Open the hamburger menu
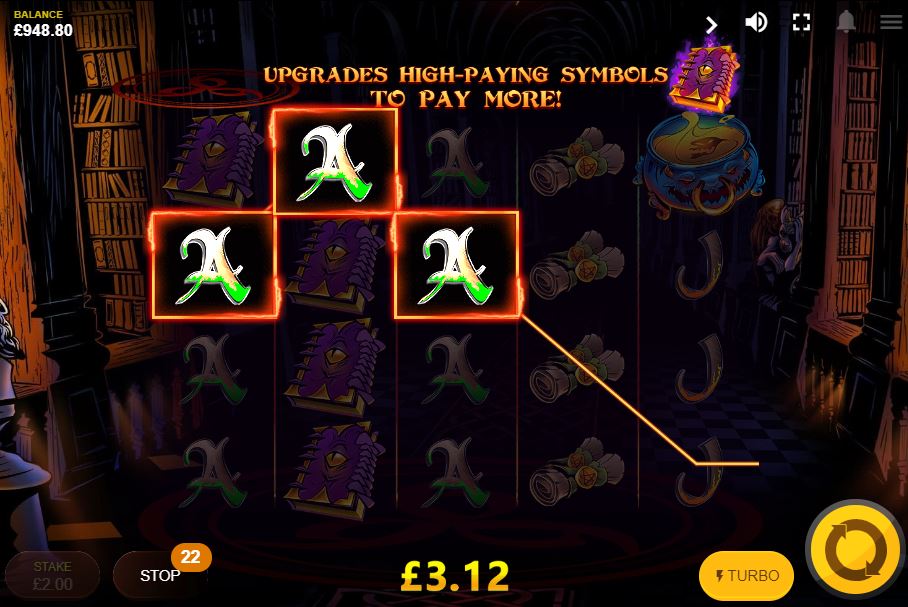 (890, 22)
